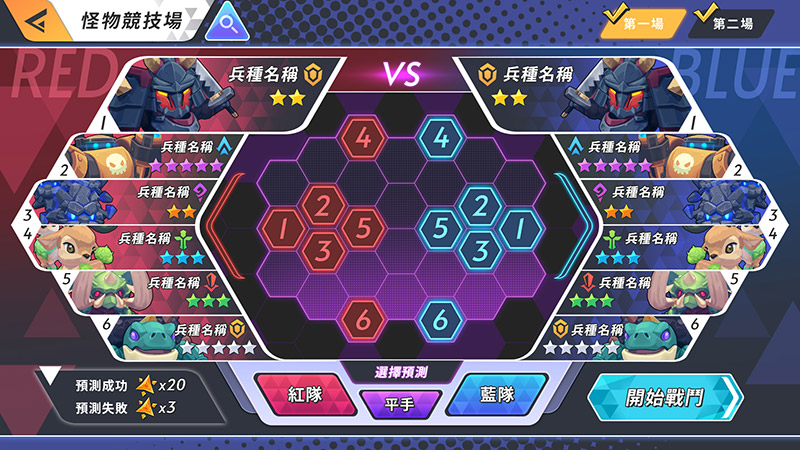Select blue hex tile number 2
800x450 pixels.
[480, 207]
